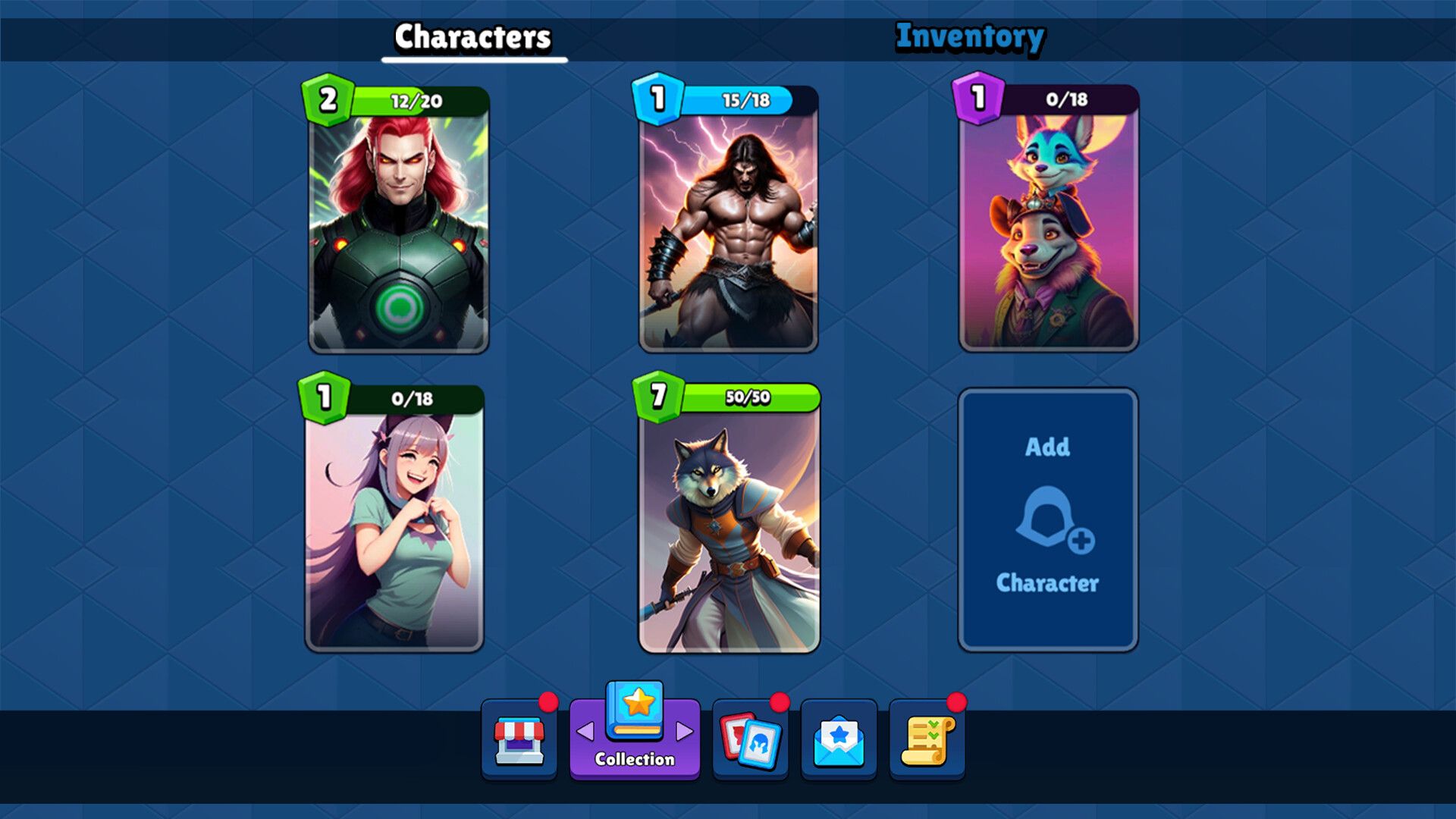Choose the red-haired green armor character card
This screenshot has width=1456, height=819.
(399, 227)
